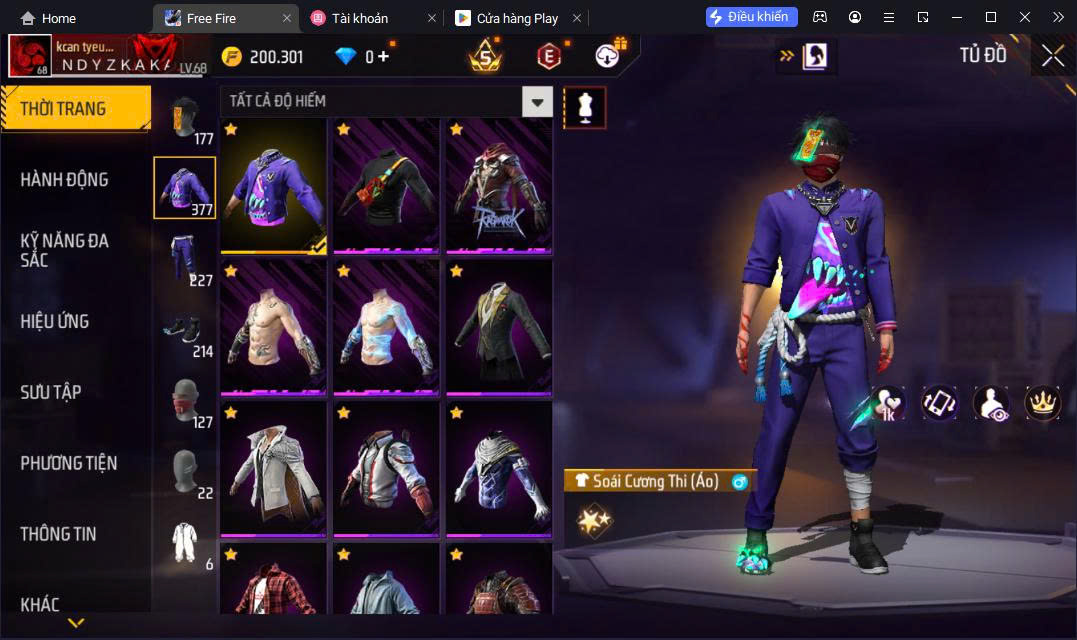Select the shoes subcategory icon
The image size is (1077, 640).
click(x=184, y=329)
